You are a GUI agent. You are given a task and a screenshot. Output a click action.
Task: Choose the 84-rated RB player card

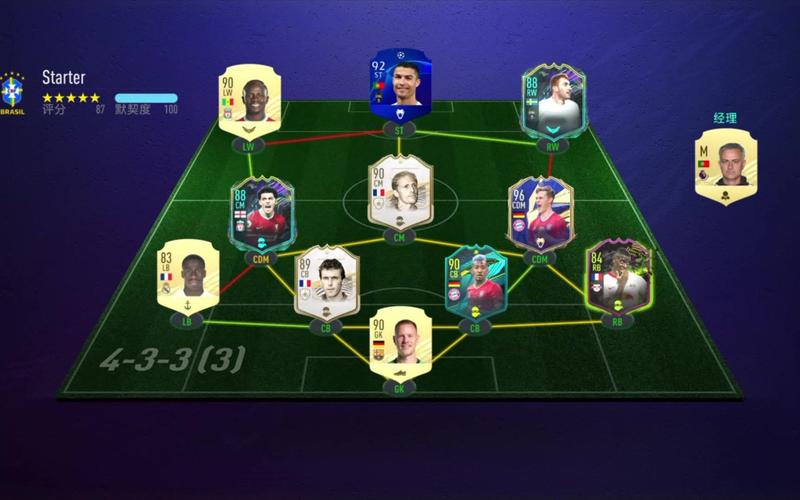point(616,275)
